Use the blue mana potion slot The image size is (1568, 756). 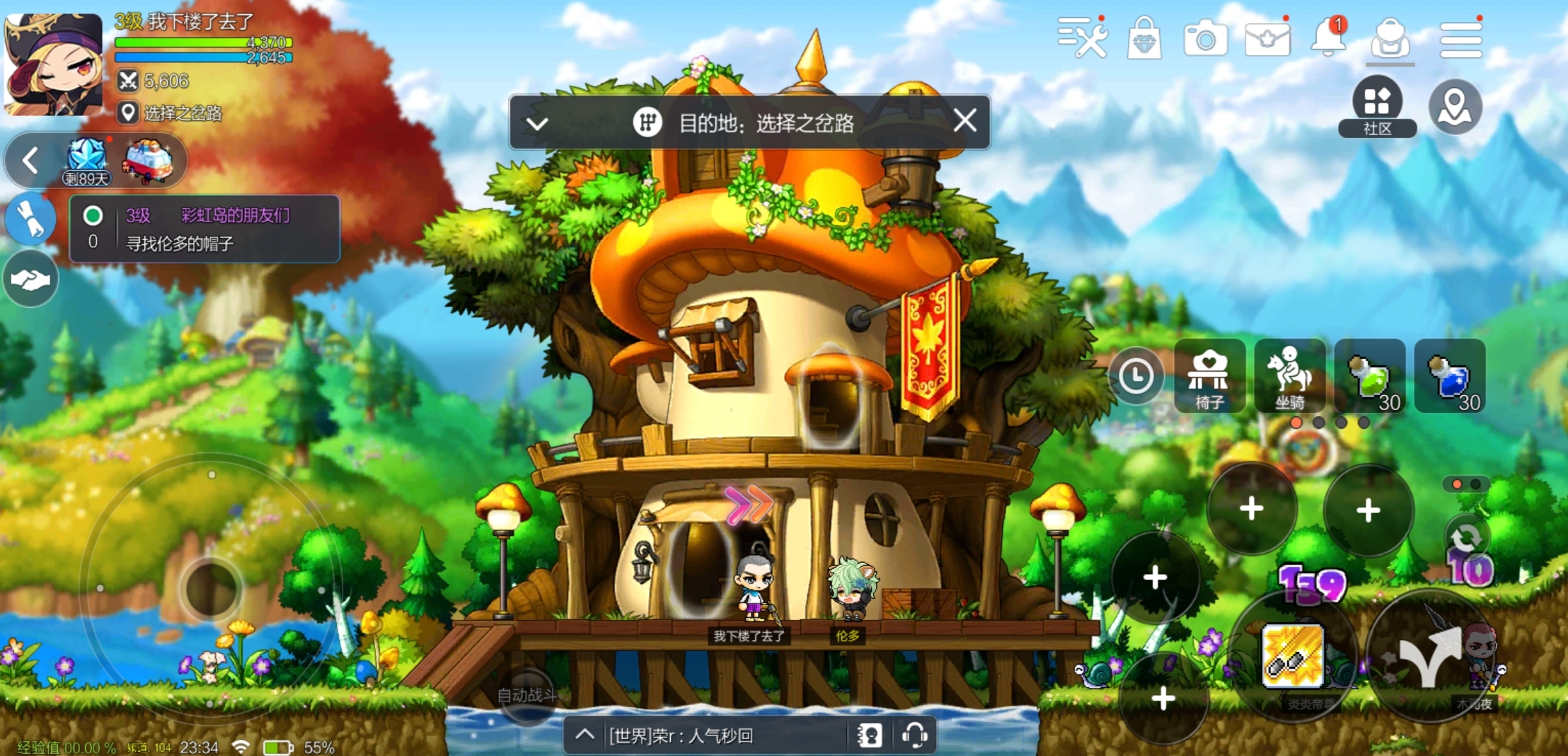pos(1450,376)
